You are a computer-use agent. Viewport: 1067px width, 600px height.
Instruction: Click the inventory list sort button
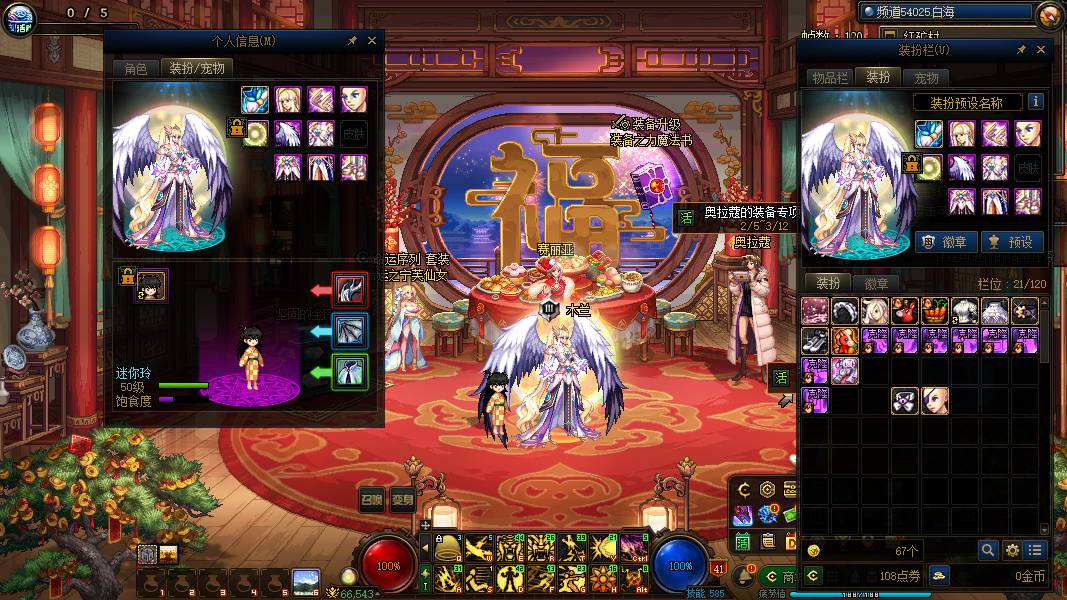(1035, 550)
